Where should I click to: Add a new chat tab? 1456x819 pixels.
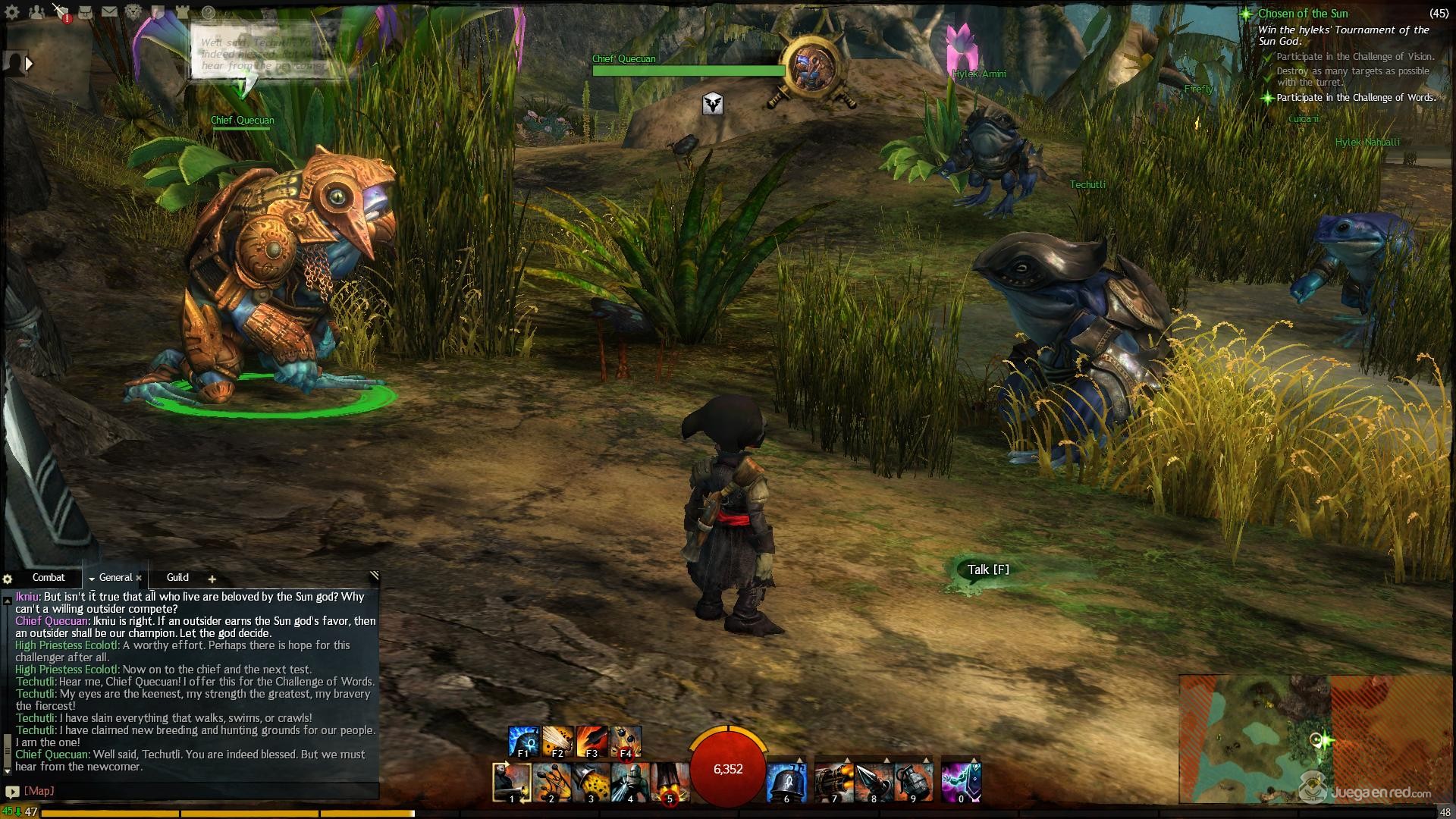tap(212, 579)
